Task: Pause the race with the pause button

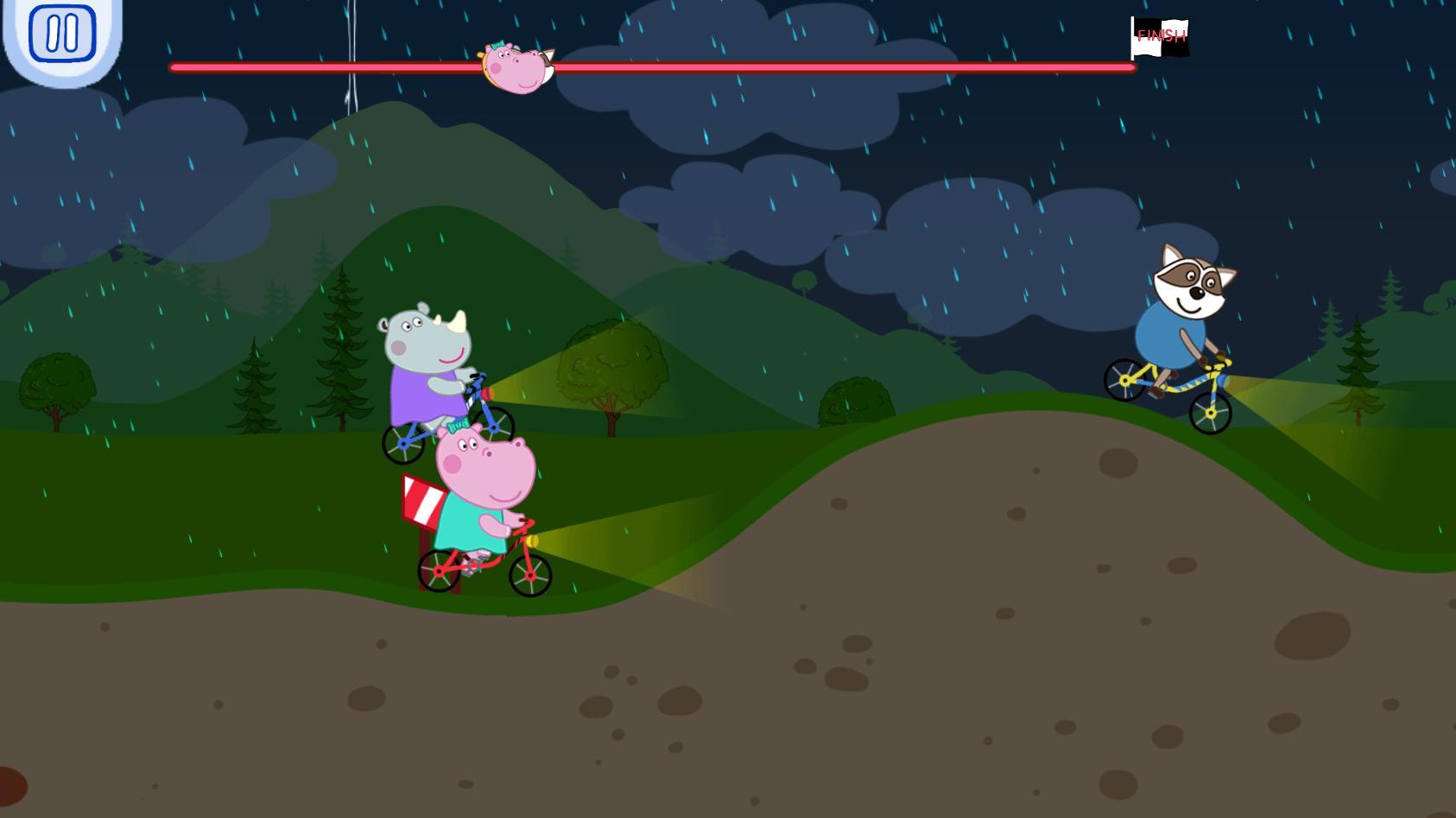Action: point(62,35)
